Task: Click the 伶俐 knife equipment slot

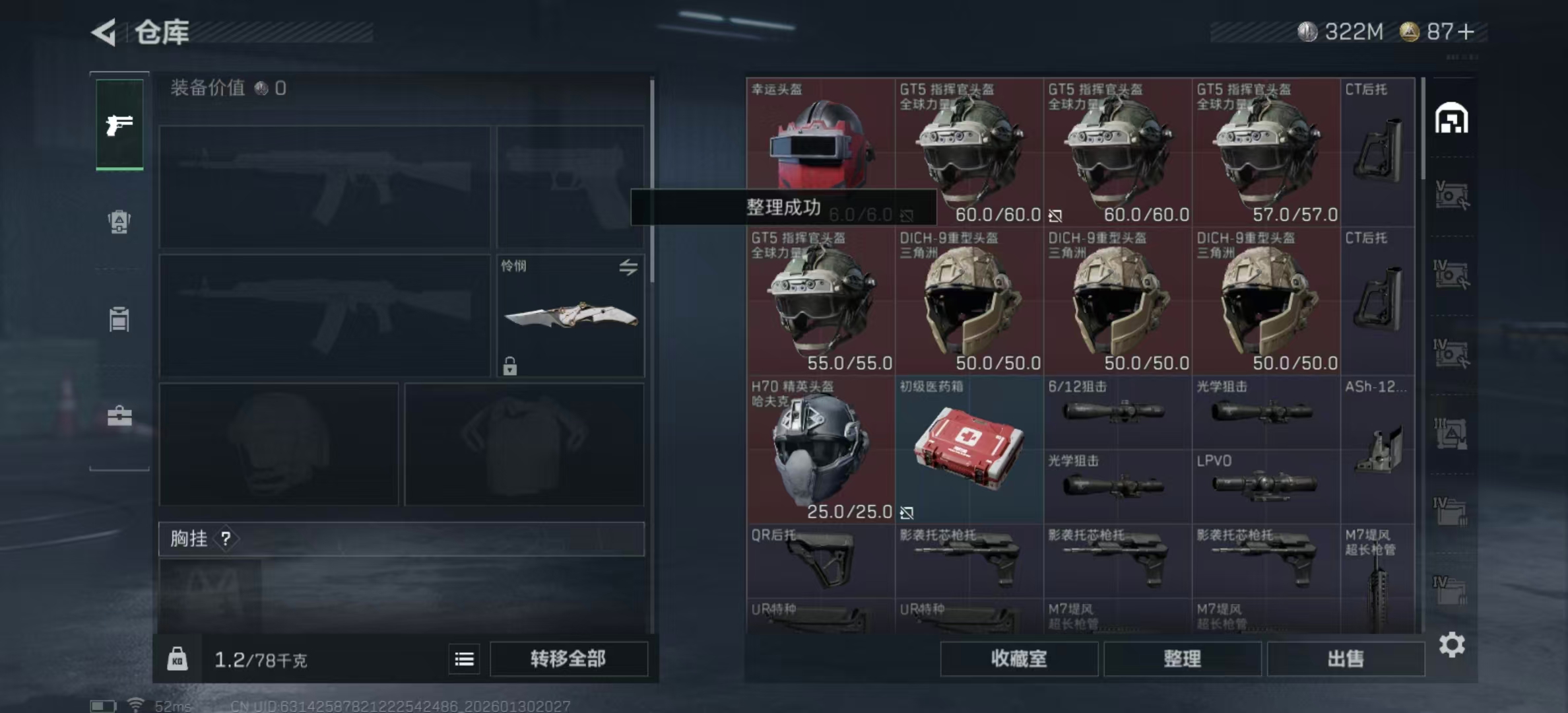Action: coord(570,316)
